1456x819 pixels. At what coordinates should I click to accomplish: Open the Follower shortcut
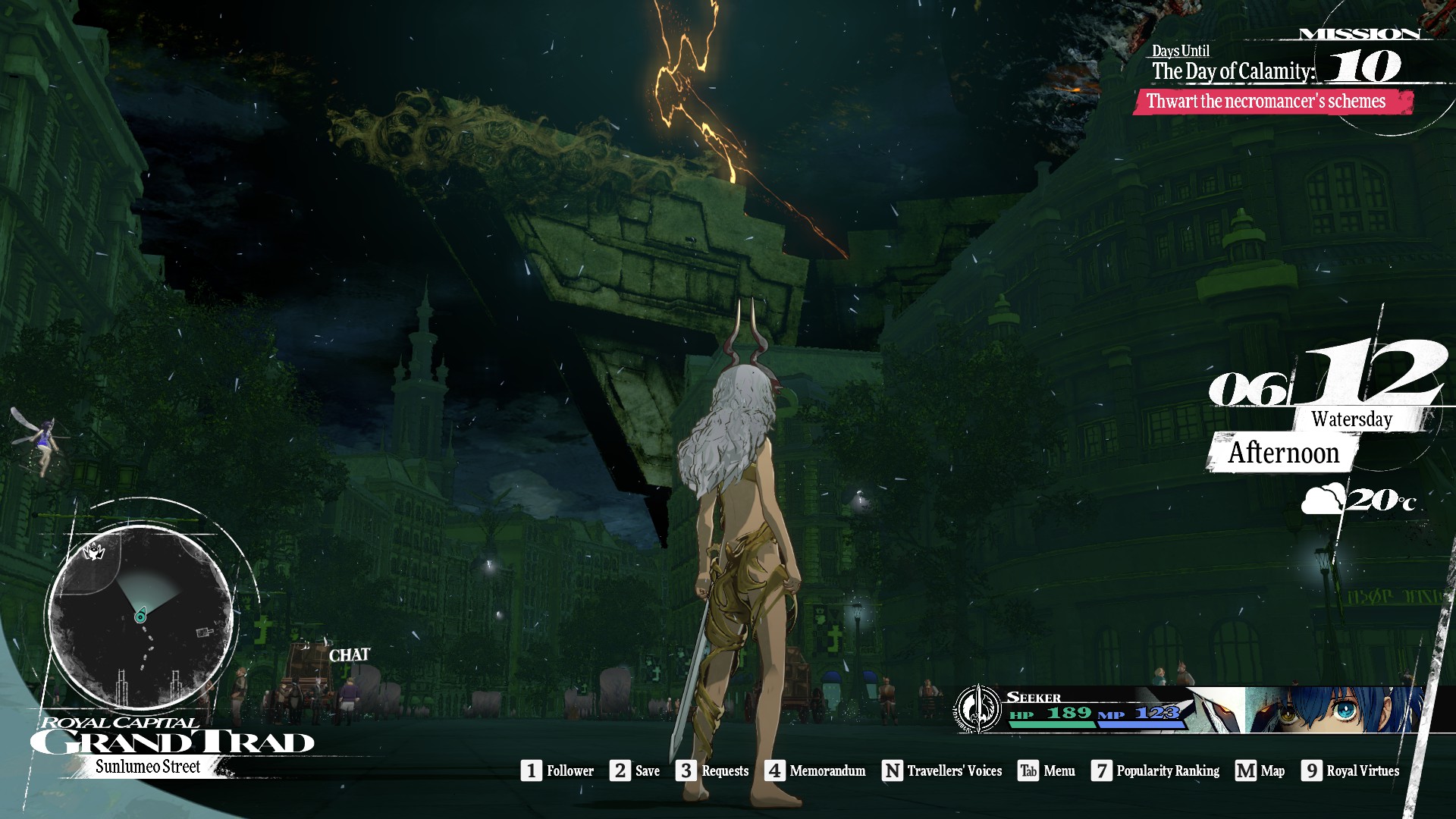557,770
